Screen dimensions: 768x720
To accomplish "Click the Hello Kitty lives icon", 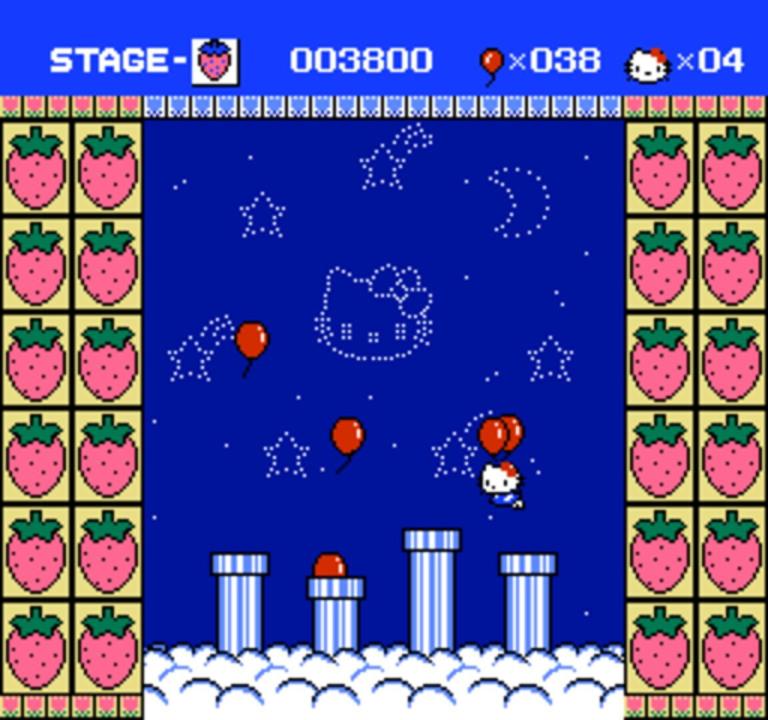I will [x=648, y=64].
